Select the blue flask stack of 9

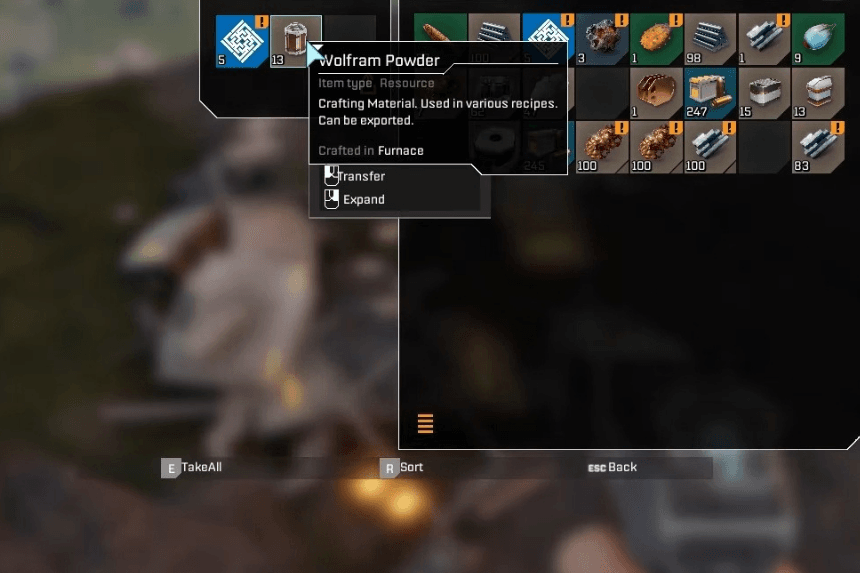click(818, 39)
